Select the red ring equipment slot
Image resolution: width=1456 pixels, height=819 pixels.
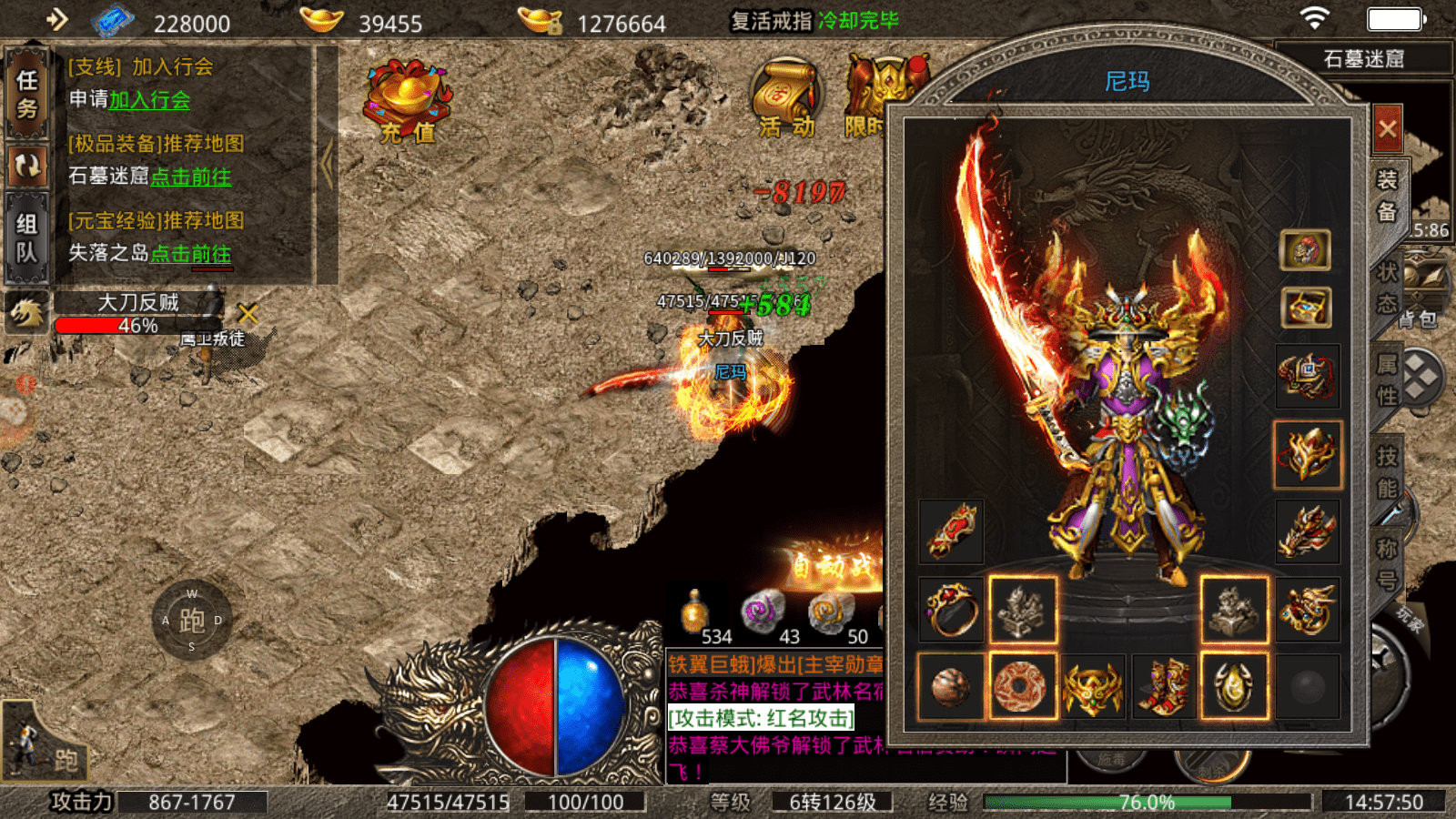951,610
